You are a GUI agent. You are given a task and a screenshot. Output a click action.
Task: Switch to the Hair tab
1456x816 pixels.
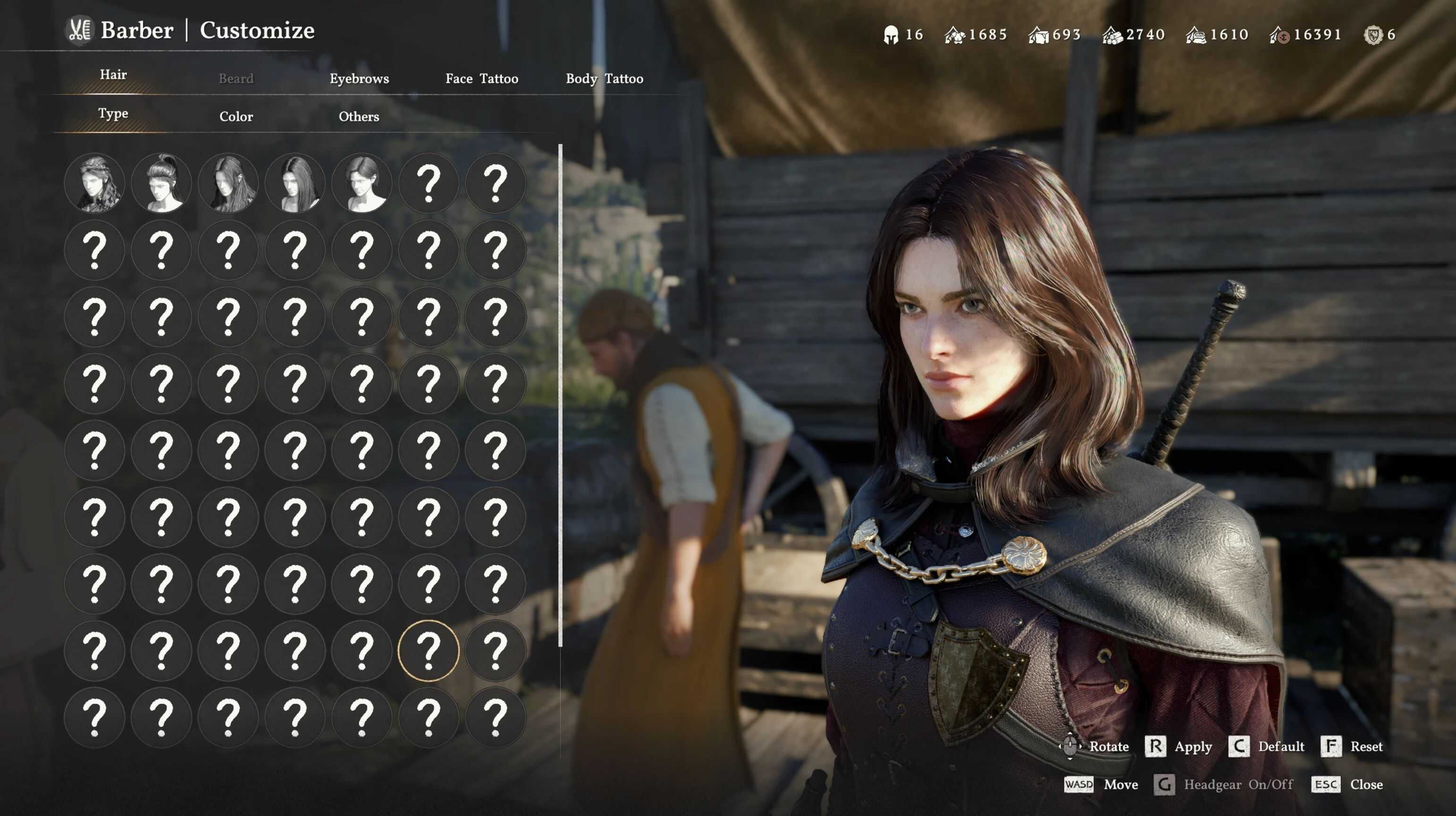click(113, 75)
